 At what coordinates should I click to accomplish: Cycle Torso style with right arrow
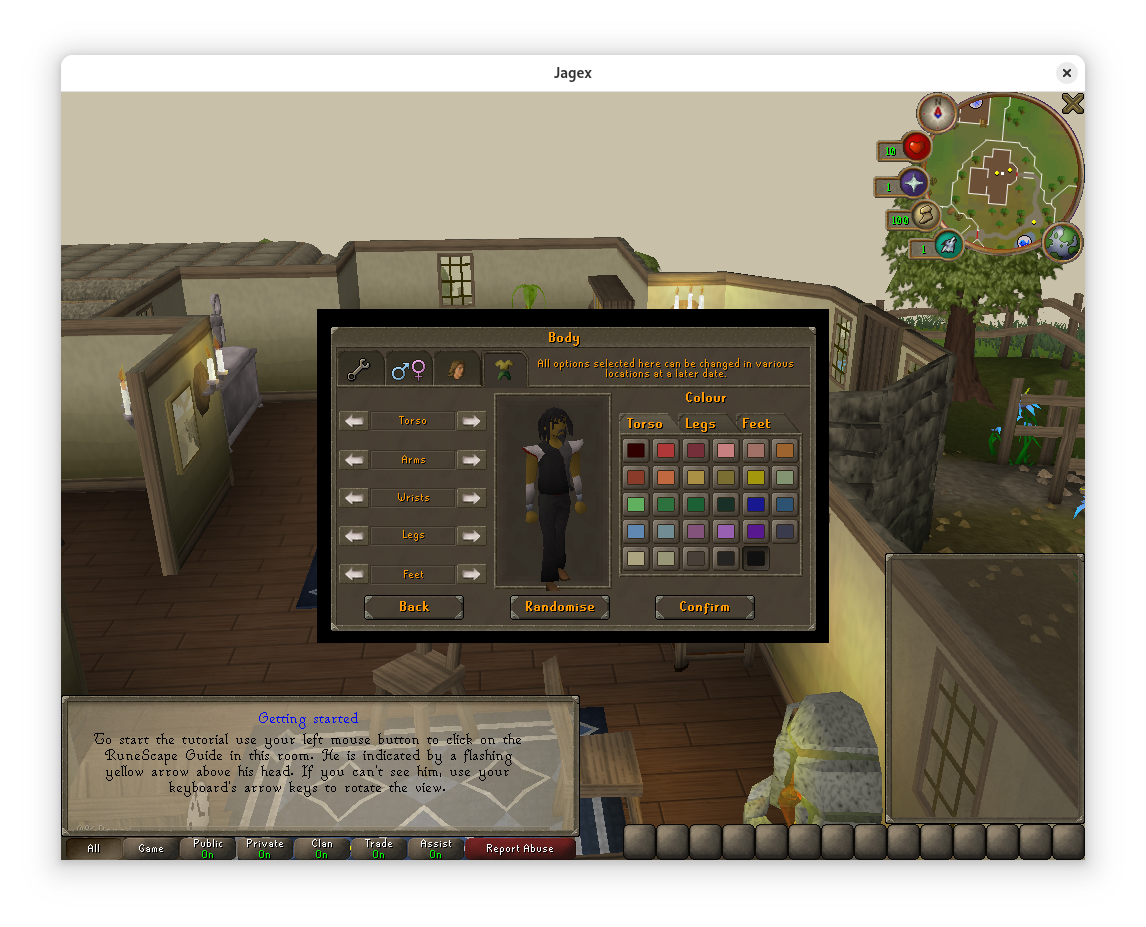coord(471,421)
